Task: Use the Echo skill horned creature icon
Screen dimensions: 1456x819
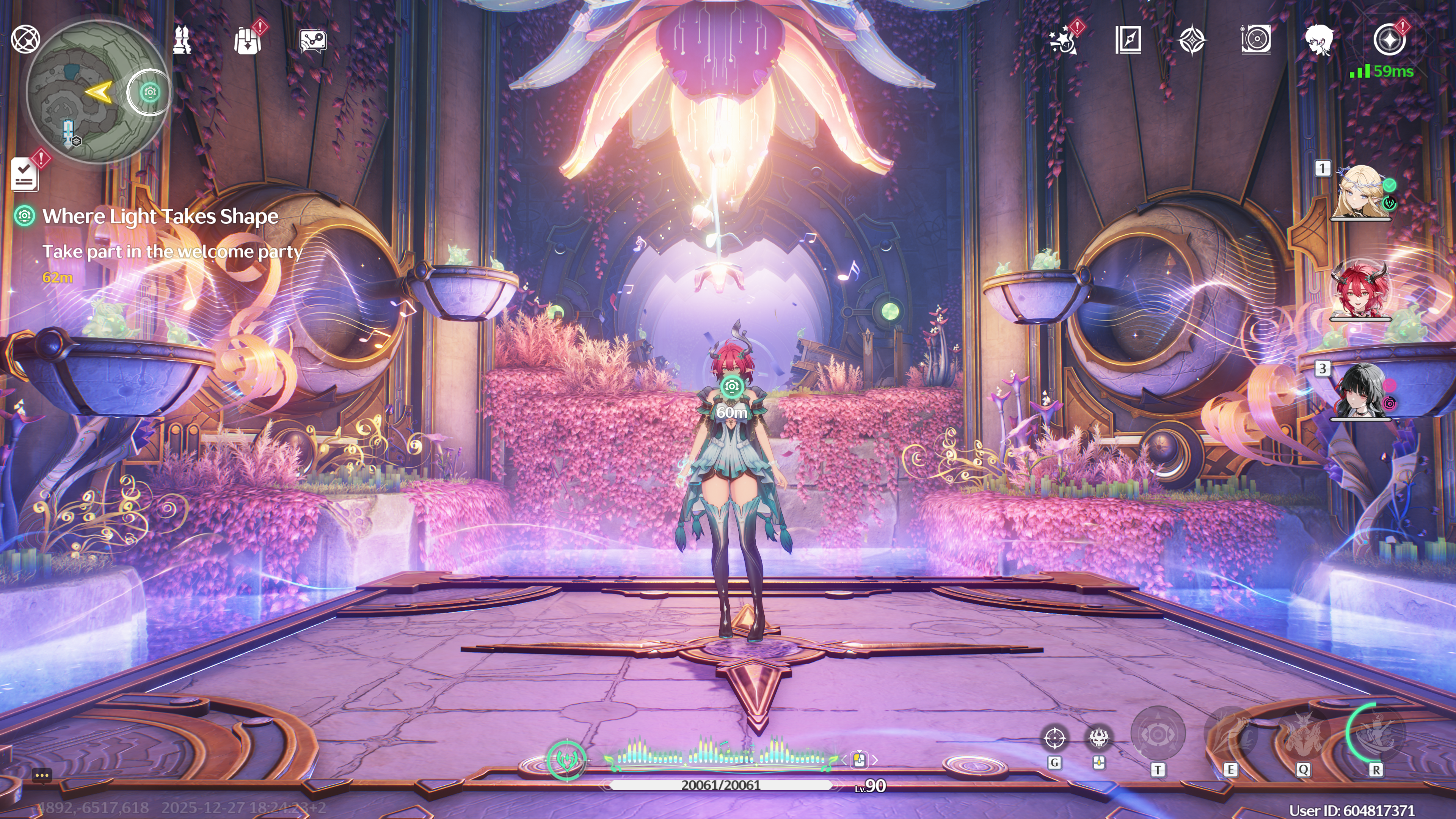Action: tap(1303, 734)
